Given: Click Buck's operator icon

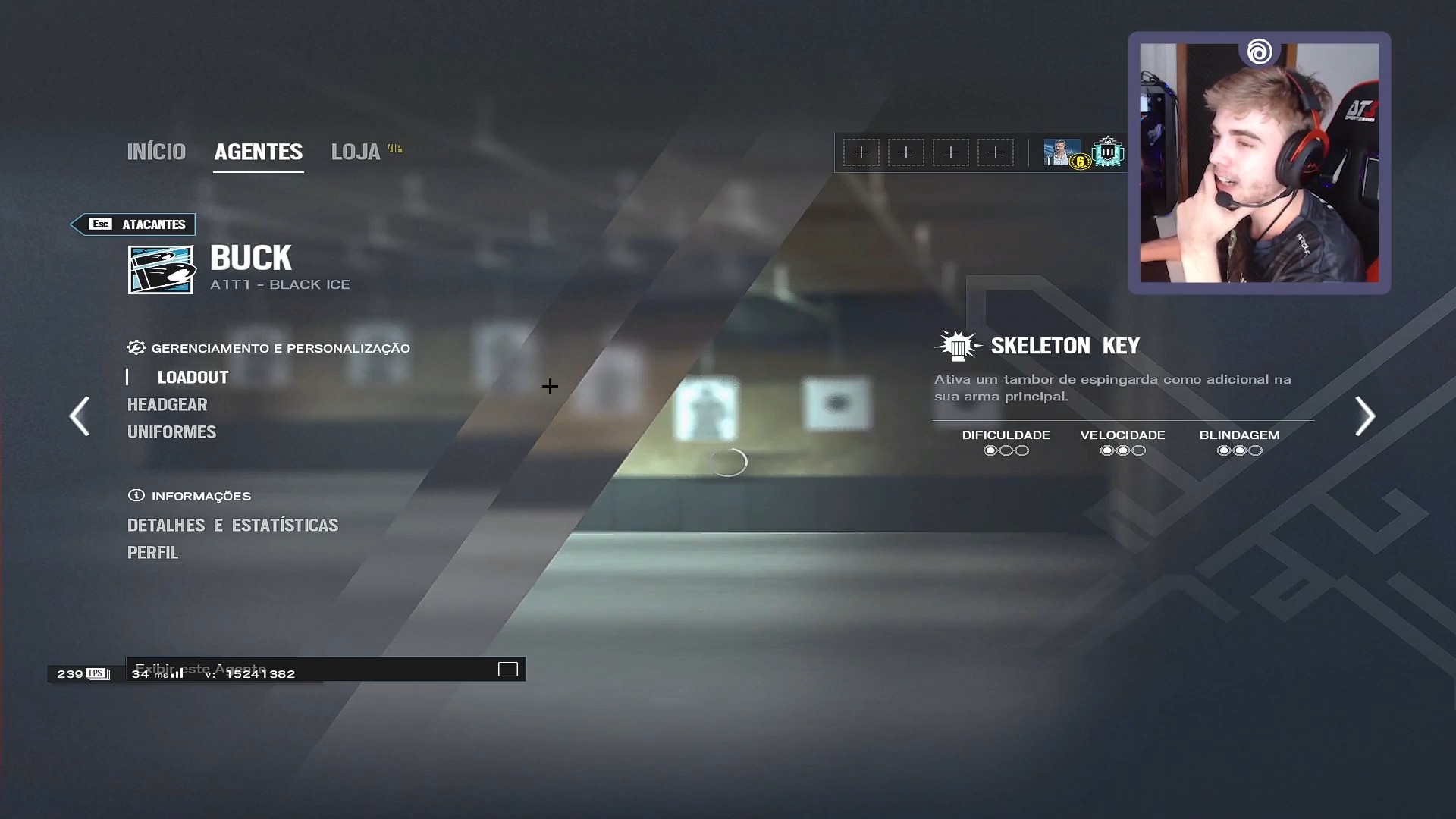Looking at the screenshot, I should tap(161, 269).
